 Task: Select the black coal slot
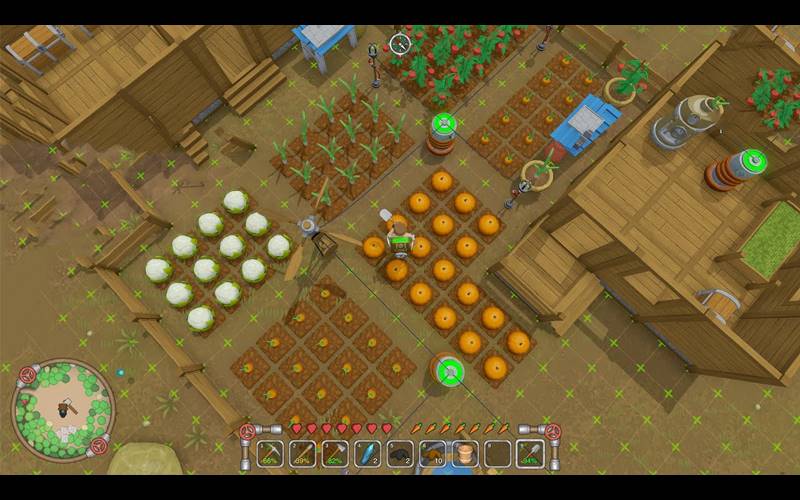pyautogui.click(x=399, y=454)
